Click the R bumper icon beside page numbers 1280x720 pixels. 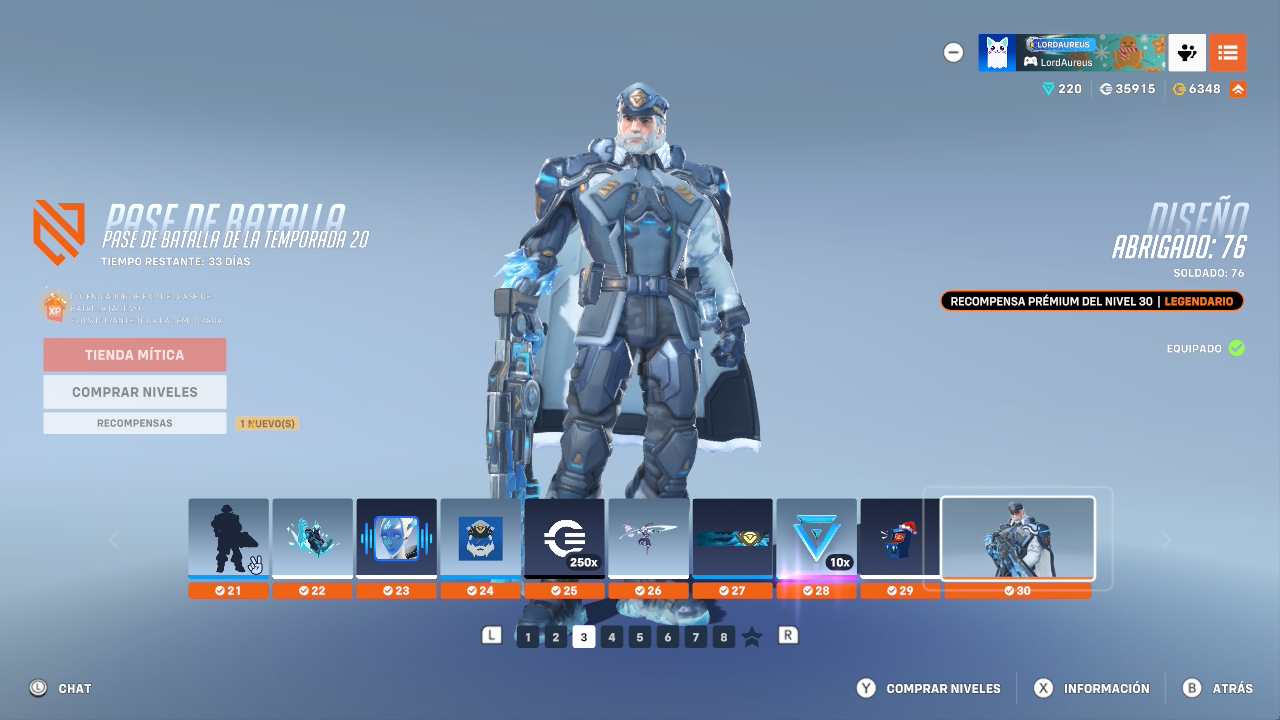(x=788, y=636)
